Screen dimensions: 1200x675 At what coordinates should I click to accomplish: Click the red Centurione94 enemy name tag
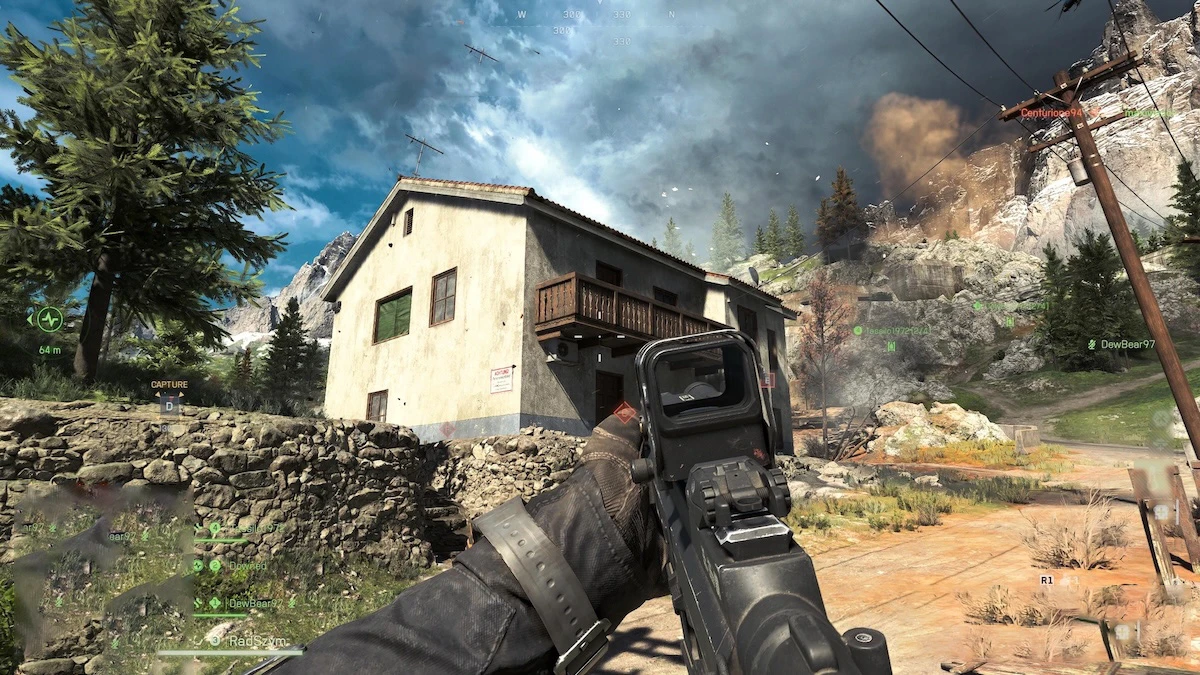coord(1050,113)
